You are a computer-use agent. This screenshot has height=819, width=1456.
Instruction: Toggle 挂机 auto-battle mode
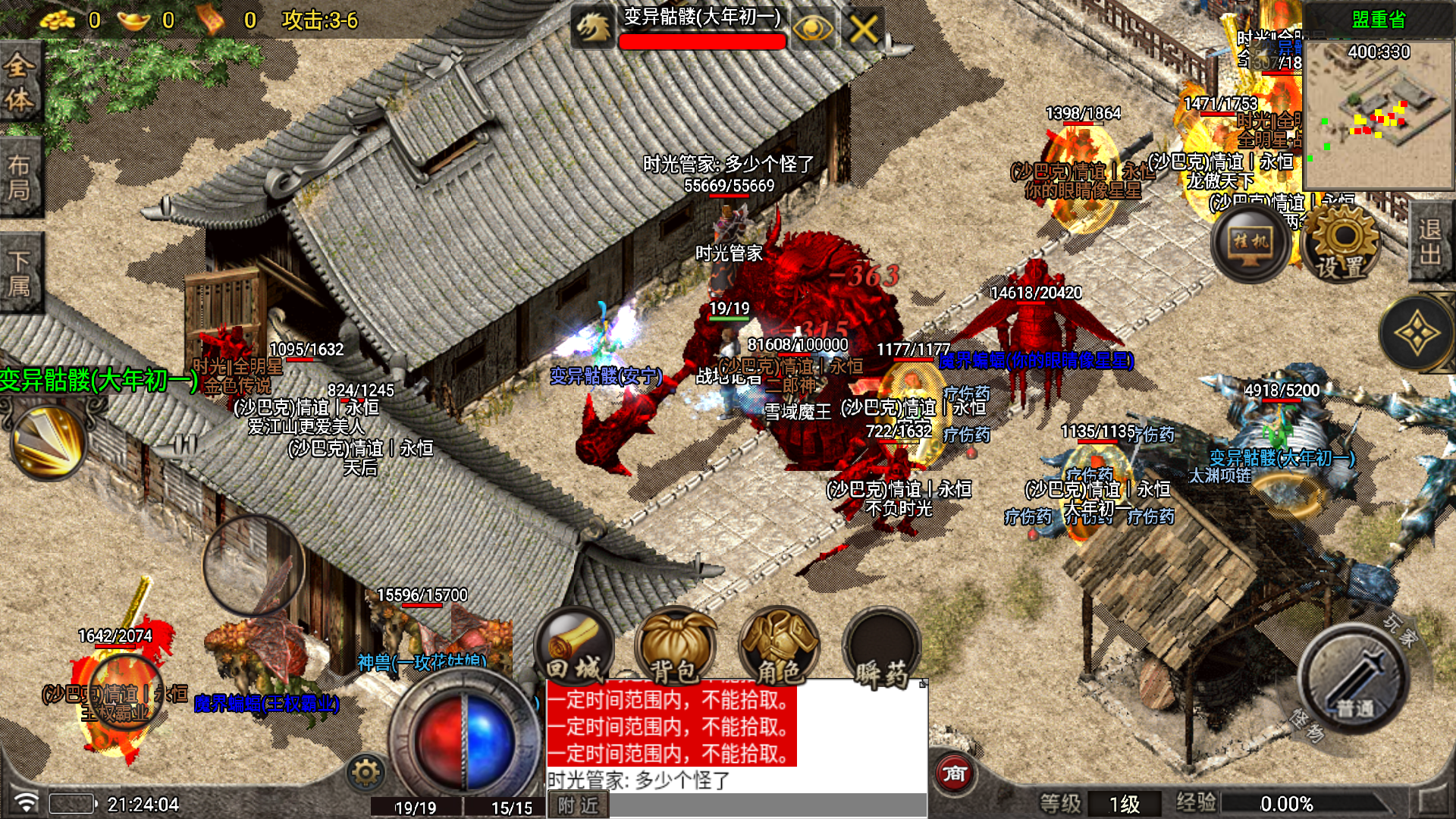pos(1250,244)
